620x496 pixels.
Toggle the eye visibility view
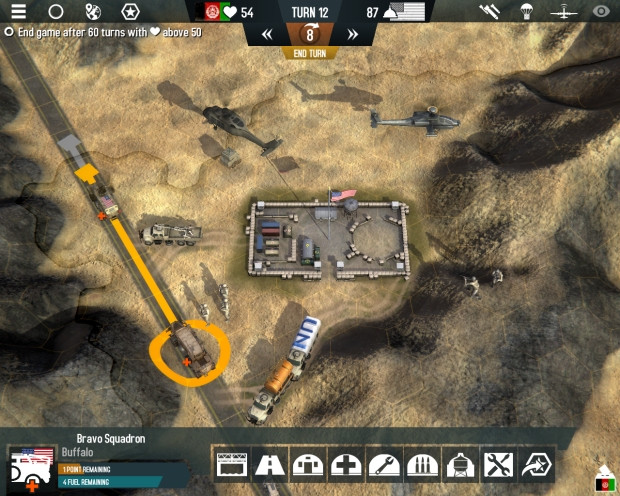(x=600, y=12)
